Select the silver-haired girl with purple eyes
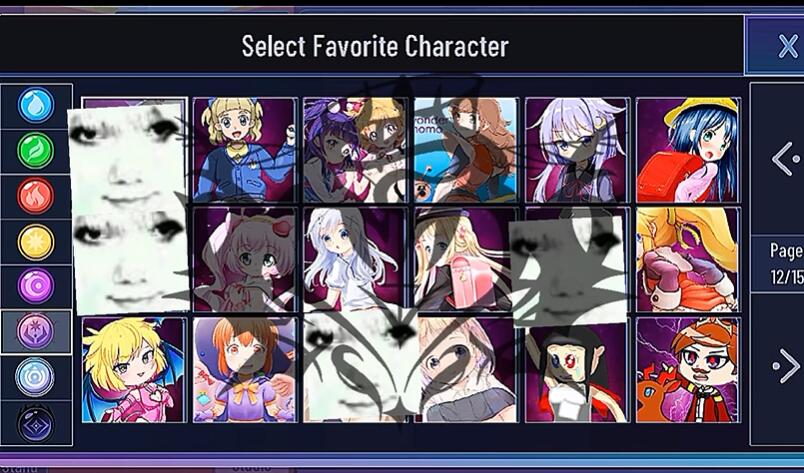 577,149
